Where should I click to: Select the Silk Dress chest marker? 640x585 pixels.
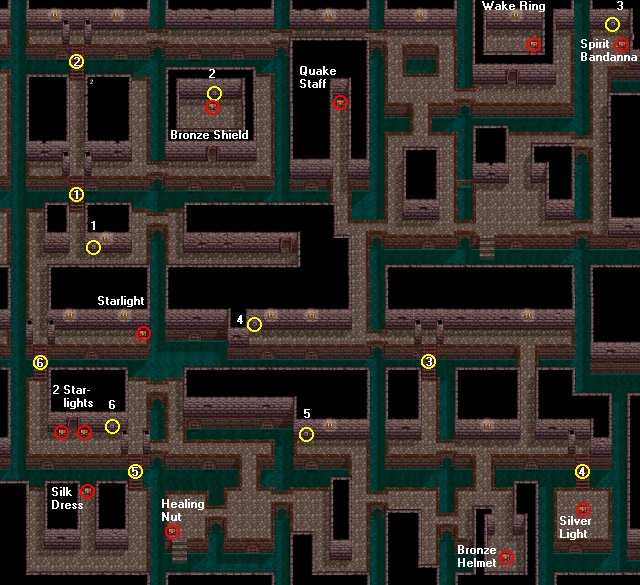pyautogui.click(x=87, y=491)
